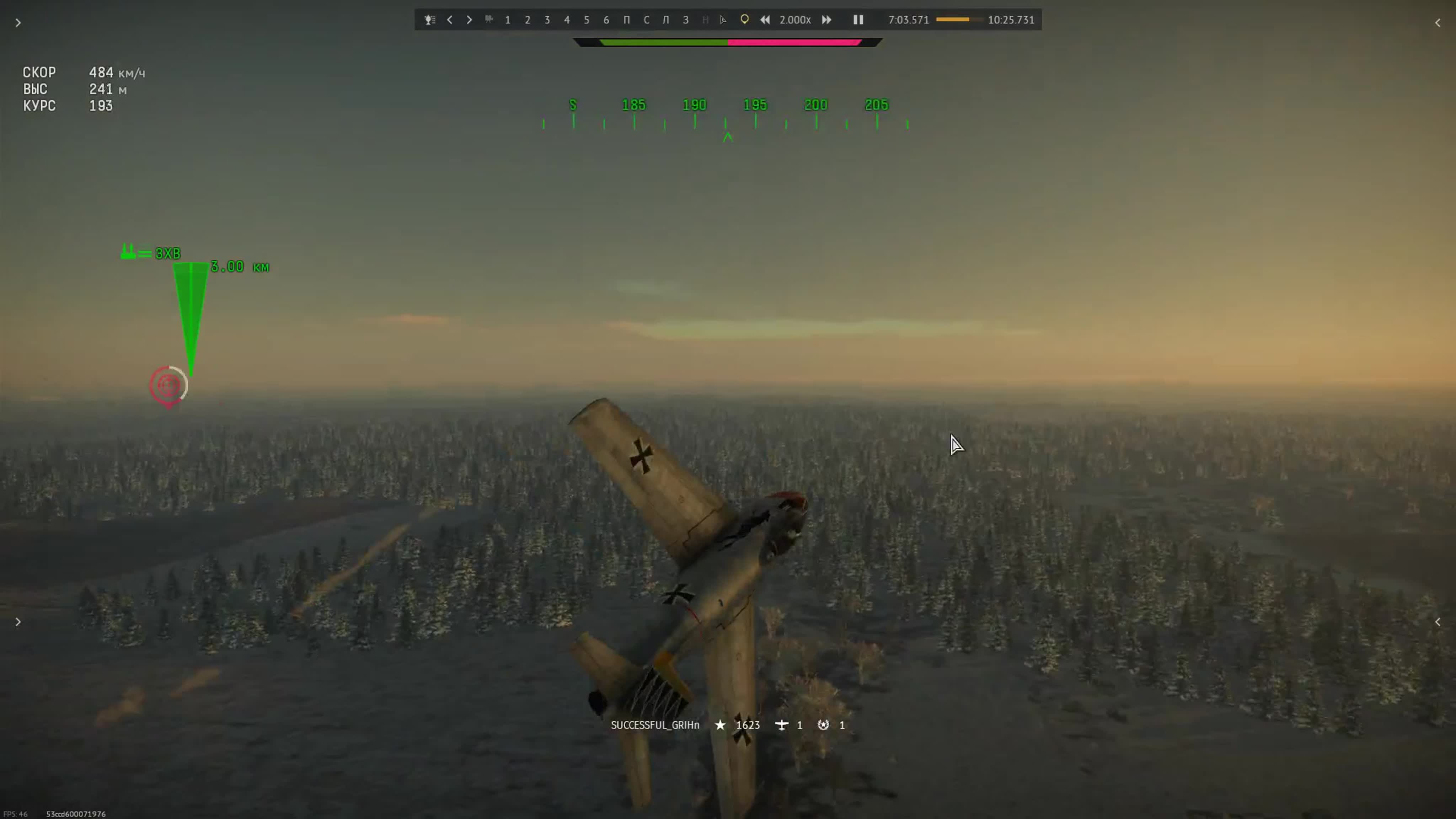This screenshot has height=819, width=1456.
Task: Select camera preset 1
Action: tap(508, 20)
